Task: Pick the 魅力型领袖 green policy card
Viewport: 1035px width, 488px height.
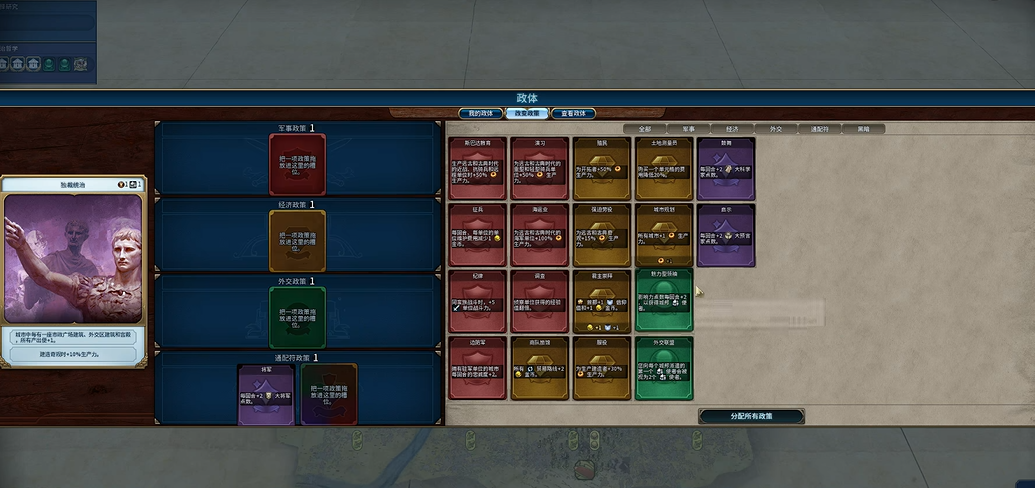Action: (664, 299)
